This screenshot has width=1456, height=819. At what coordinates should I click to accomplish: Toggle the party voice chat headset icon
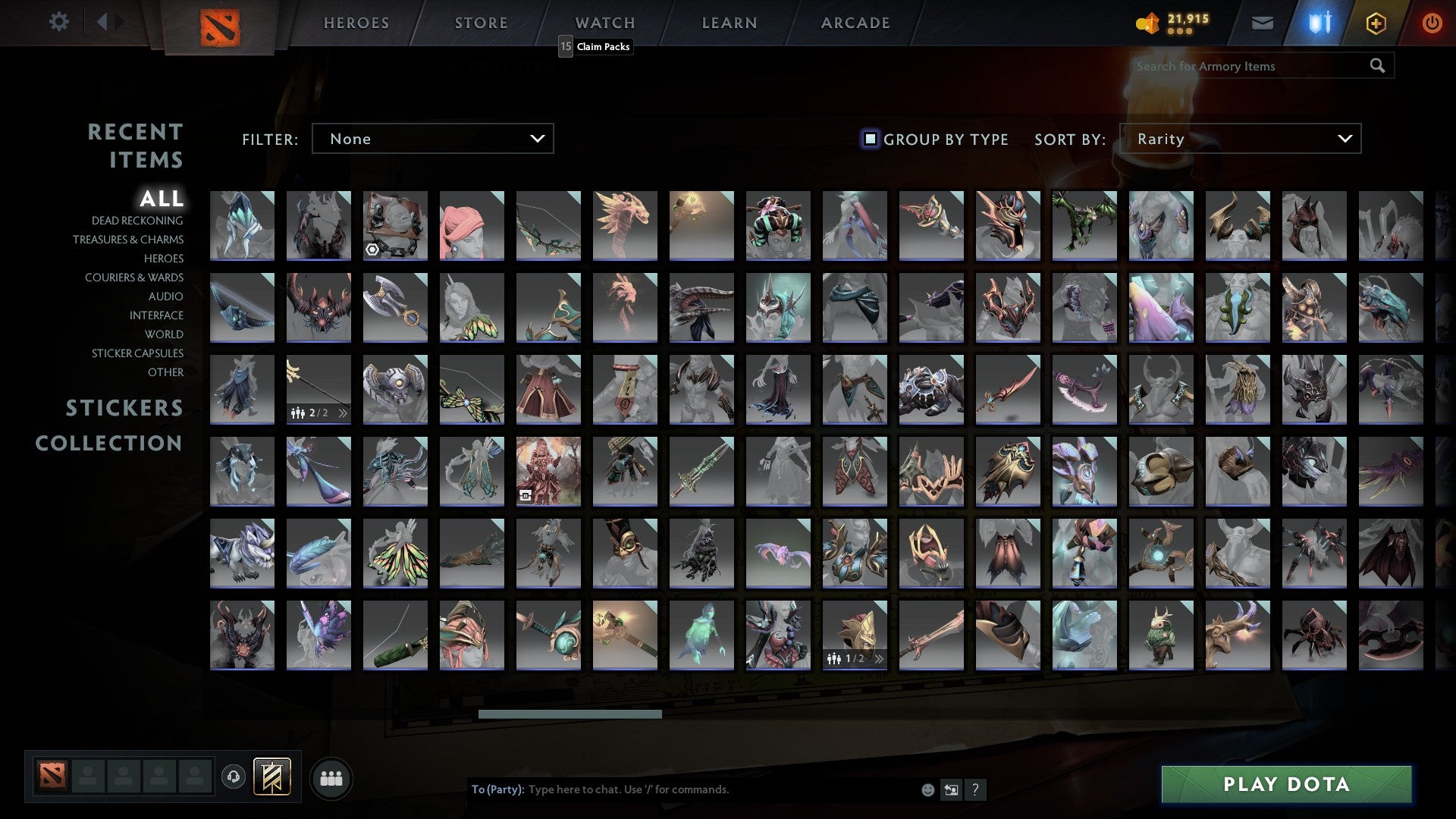coord(233,775)
